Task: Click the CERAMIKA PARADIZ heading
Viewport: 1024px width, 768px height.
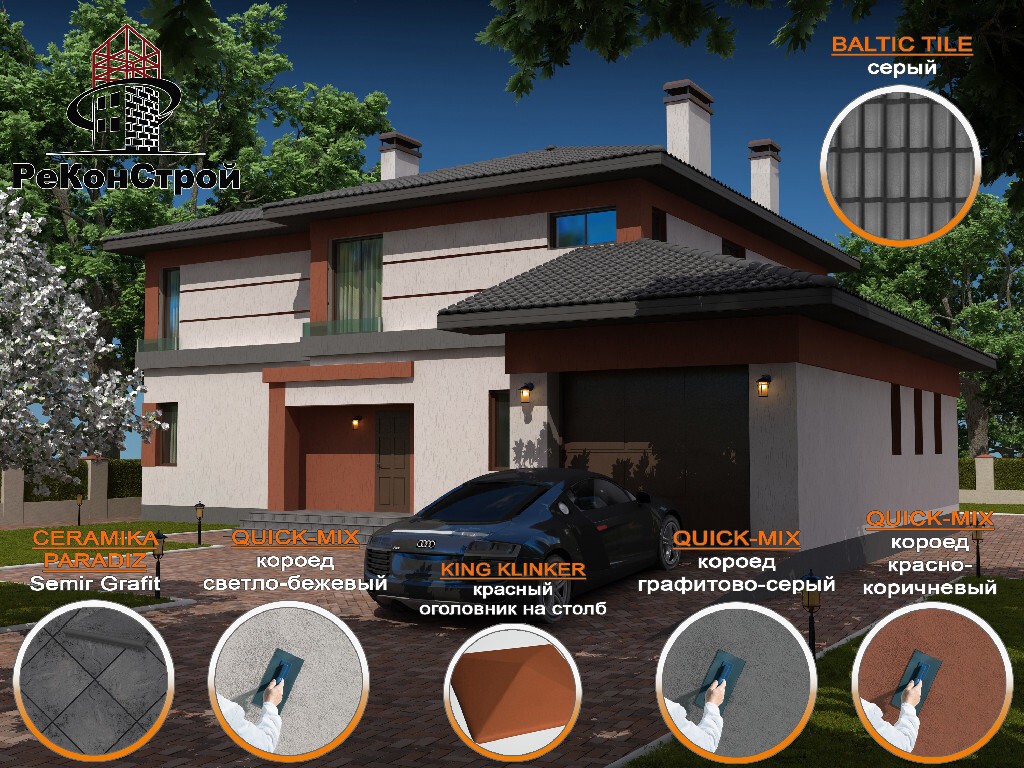Action: click(x=96, y=548)
